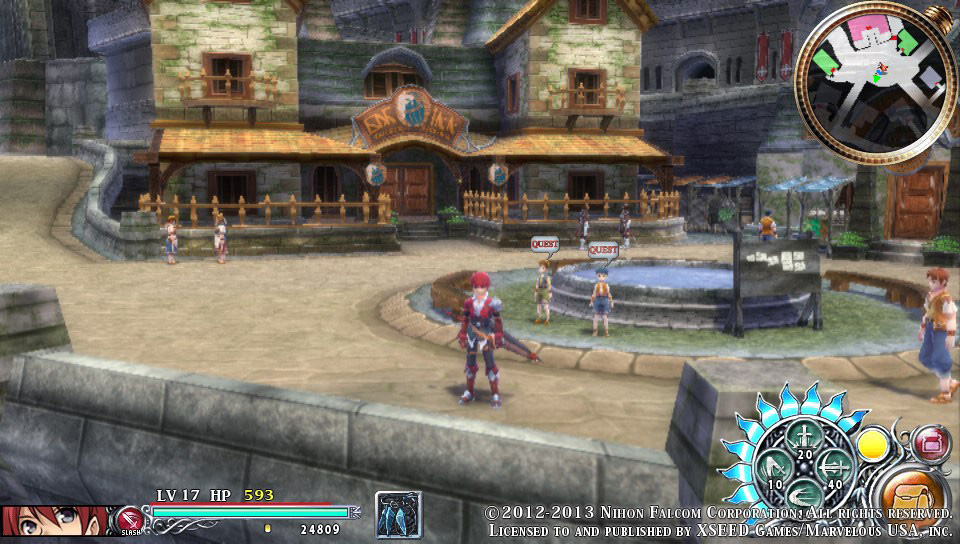Use the slashing skill costing 10
Screen dimensions: 960x544
coord(775,467)
